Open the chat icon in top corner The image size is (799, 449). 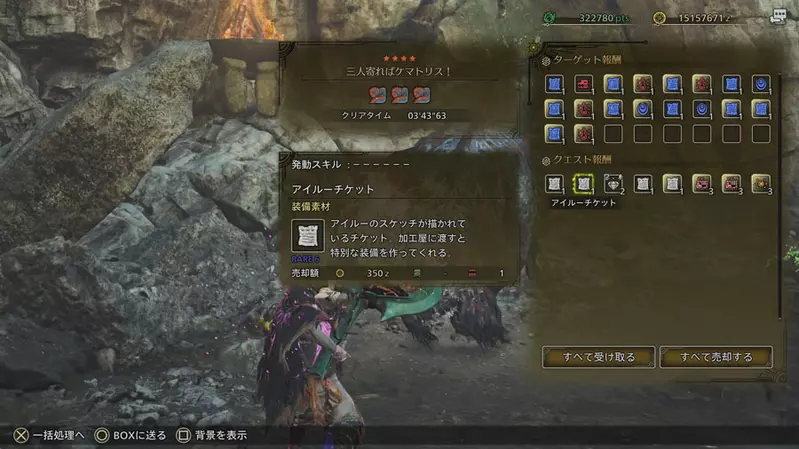778,16
